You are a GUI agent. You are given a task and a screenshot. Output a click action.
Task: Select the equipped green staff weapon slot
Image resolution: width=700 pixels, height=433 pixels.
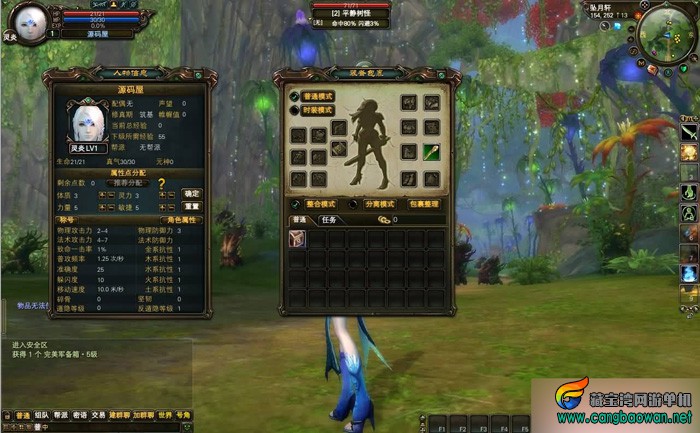pos(431,153)
